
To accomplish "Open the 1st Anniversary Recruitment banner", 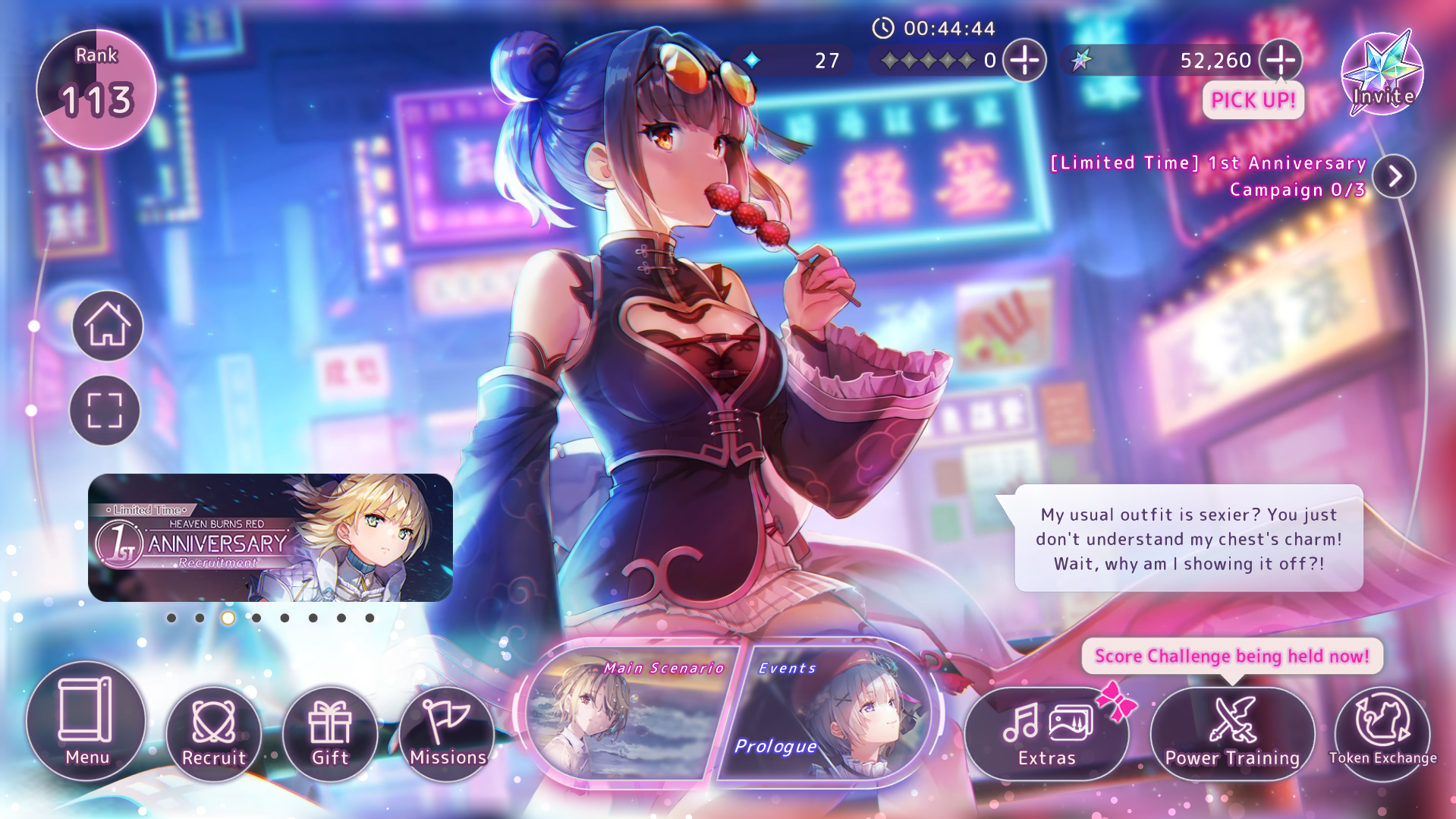I will [270, 537].
